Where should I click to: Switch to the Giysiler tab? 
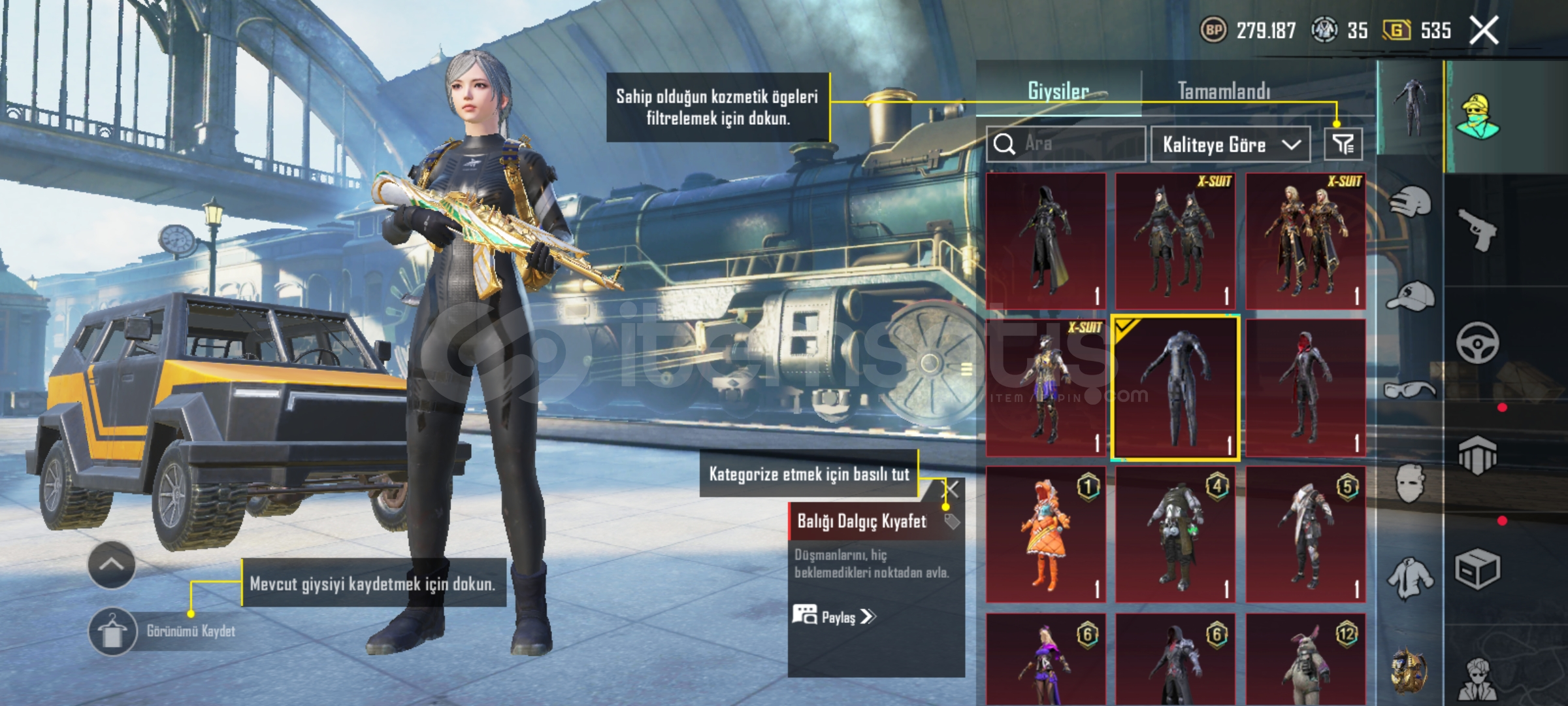click(1058, 91)
